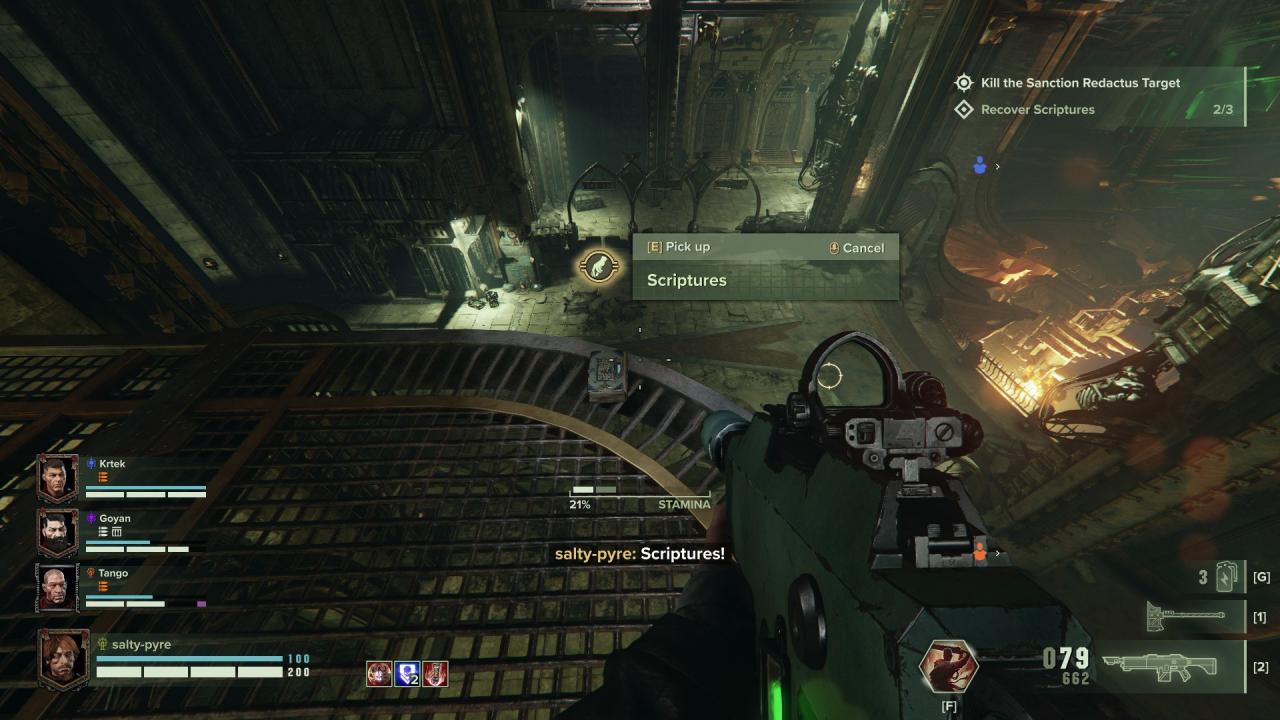Image resolution: width=1280 pixels, height=720 pixels.
Task: Activate the combat ability hexagon icon
Action: coord(948,667)
